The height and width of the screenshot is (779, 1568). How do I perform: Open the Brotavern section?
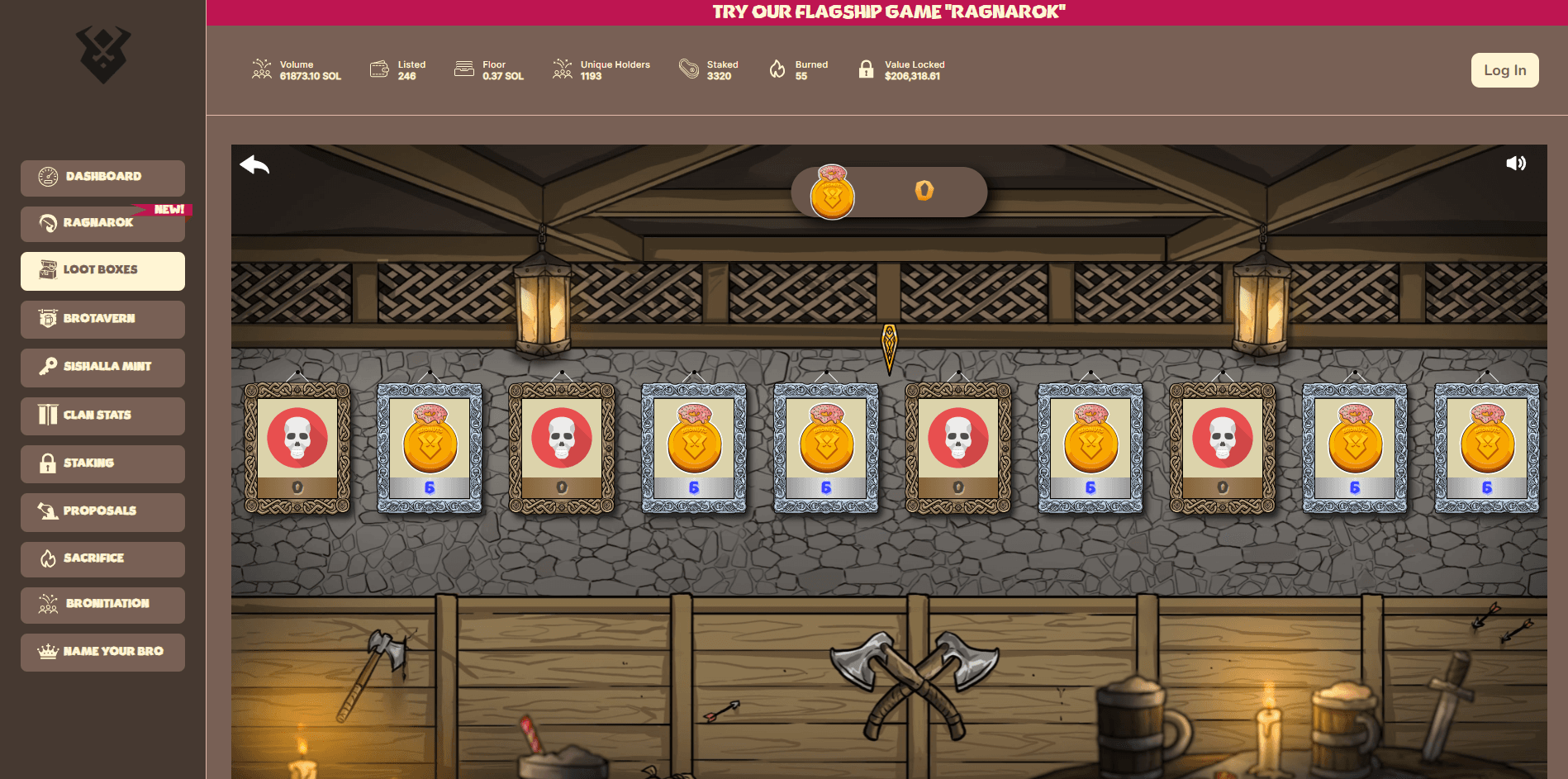pyautogui.click(x=102, y=319)
